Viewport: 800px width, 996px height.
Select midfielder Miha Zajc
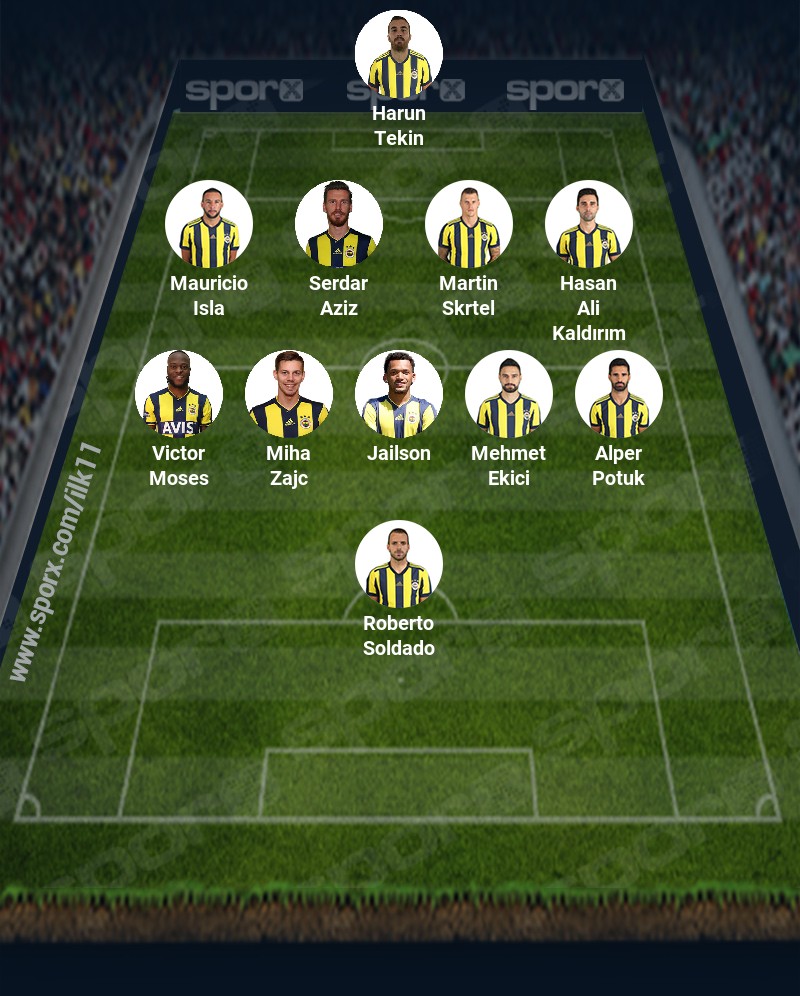click(x=289, y=394)
